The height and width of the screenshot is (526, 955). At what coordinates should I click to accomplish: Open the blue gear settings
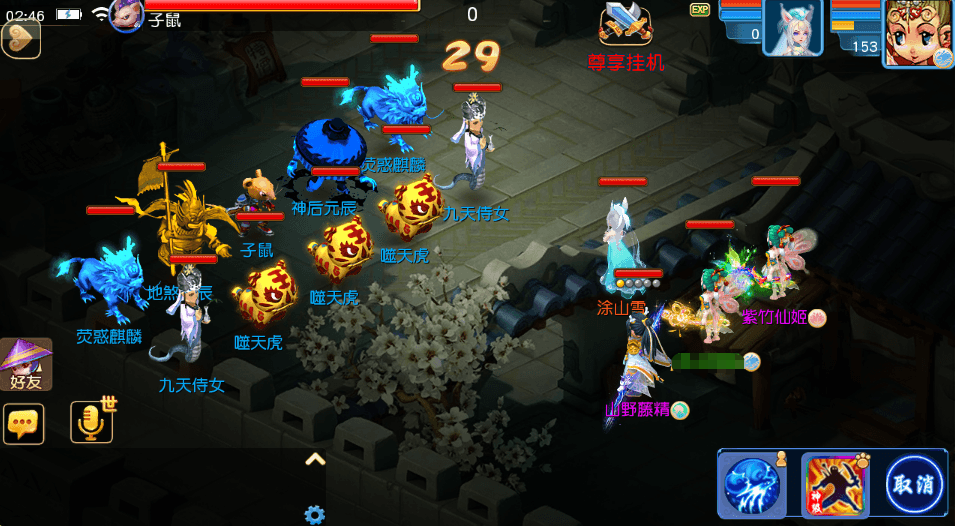tap(315, 515)
